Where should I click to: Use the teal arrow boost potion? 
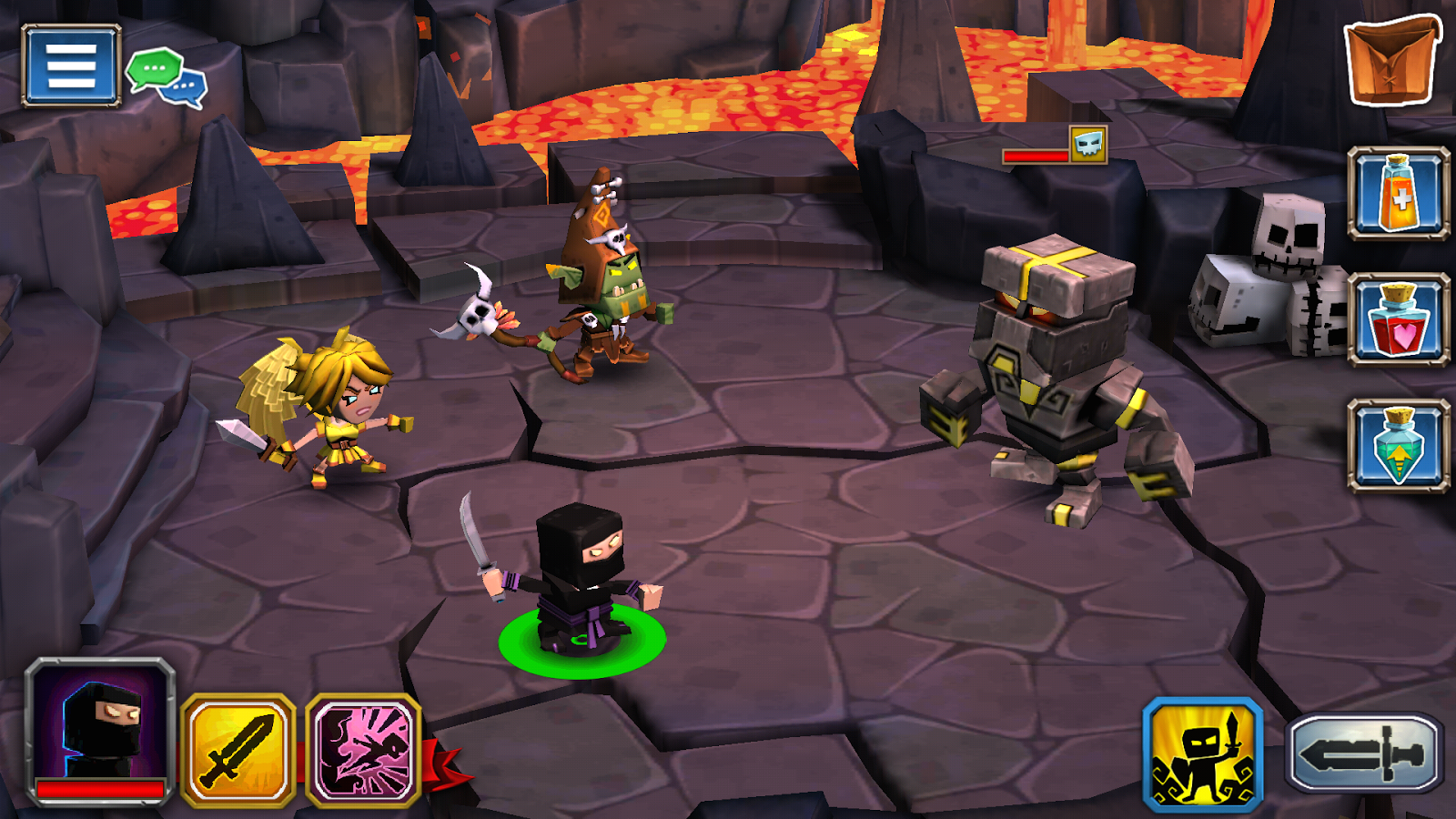pos(1398,445)
